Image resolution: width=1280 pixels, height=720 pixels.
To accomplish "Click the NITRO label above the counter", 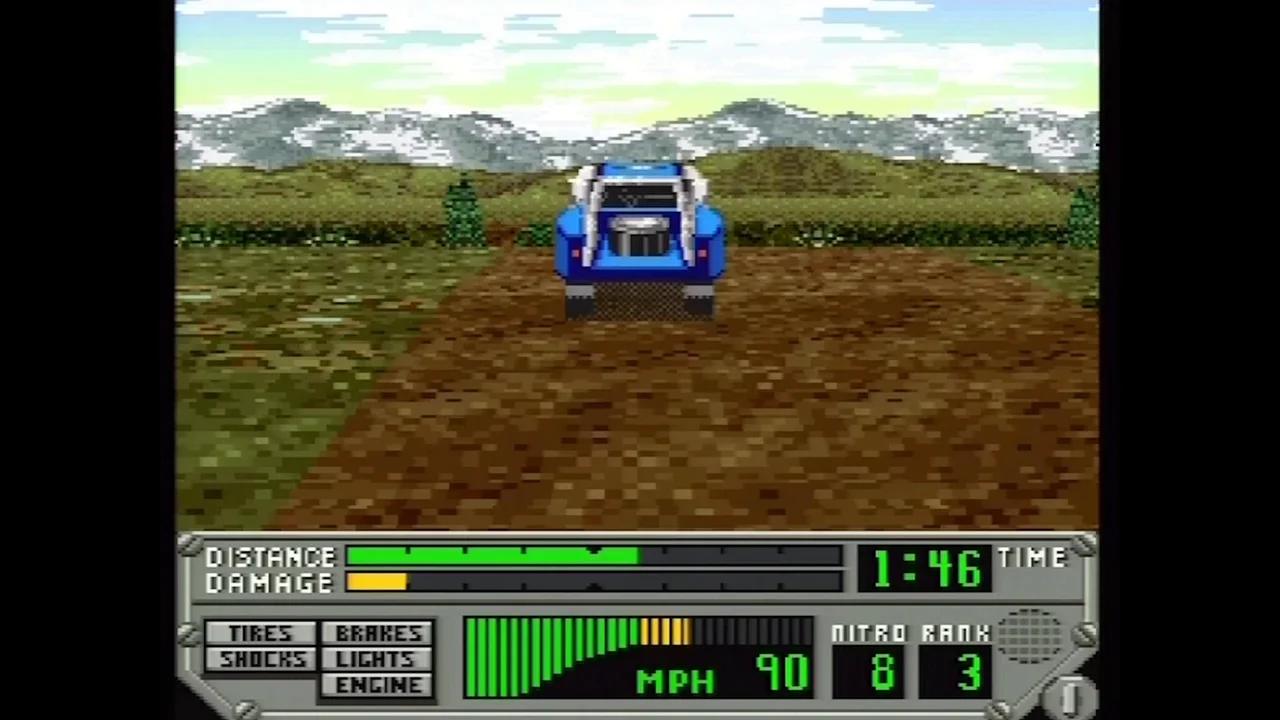I will click(x=868, y=633).
